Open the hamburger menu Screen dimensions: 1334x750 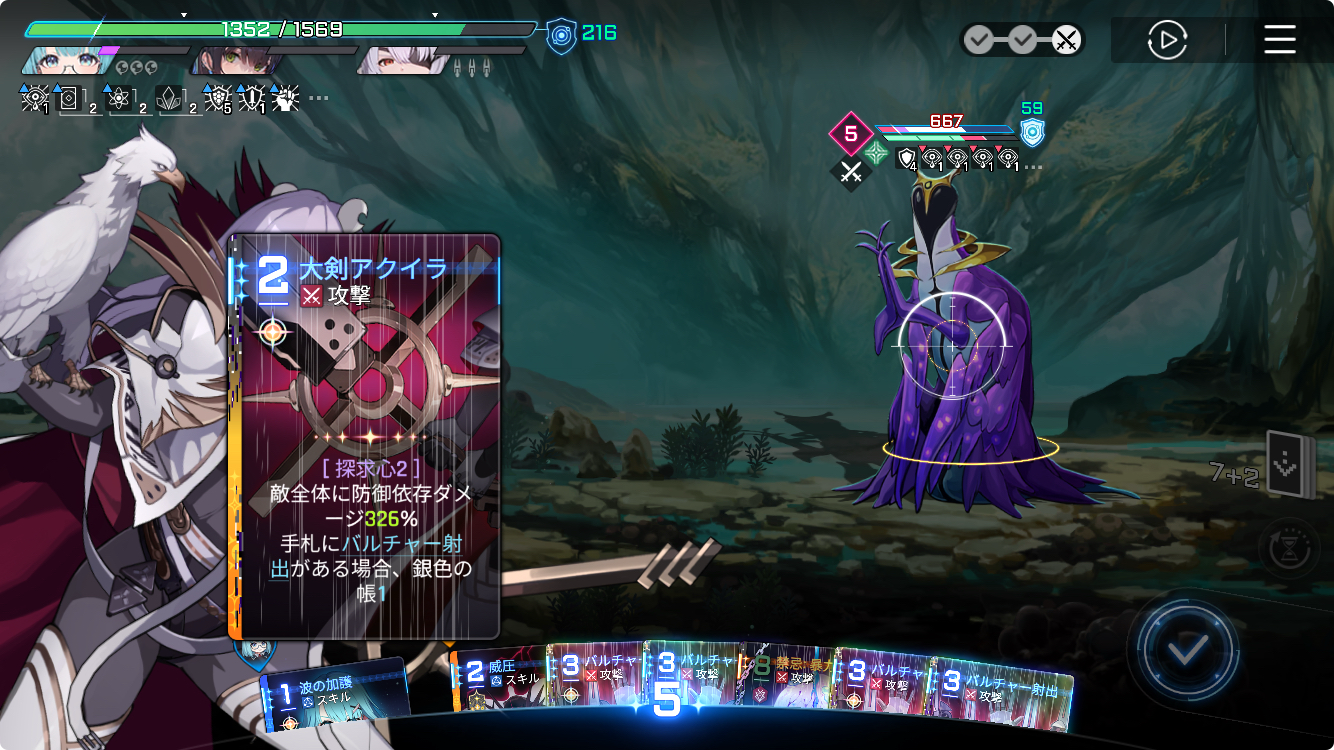pos(1279,40)
